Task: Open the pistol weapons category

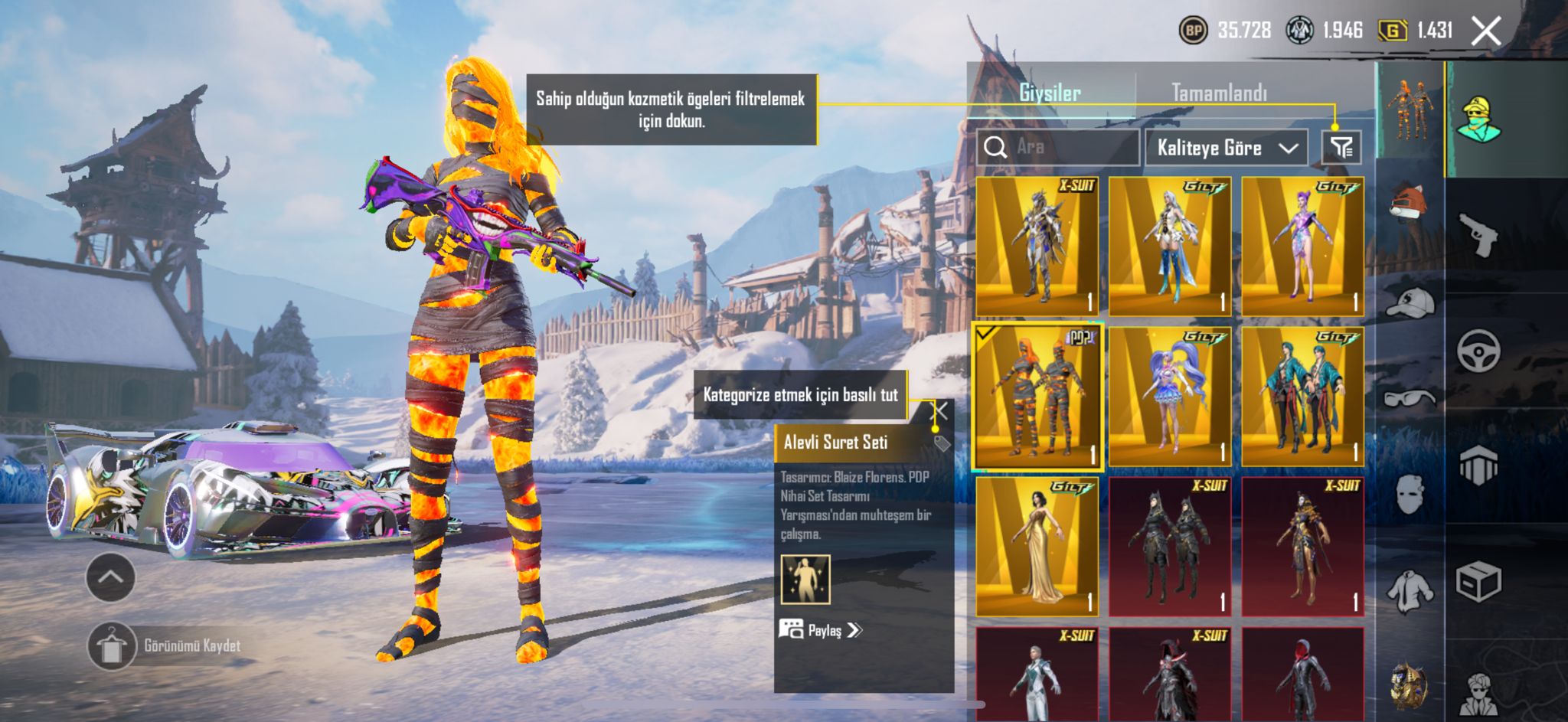Action: tap(1478, 235)
